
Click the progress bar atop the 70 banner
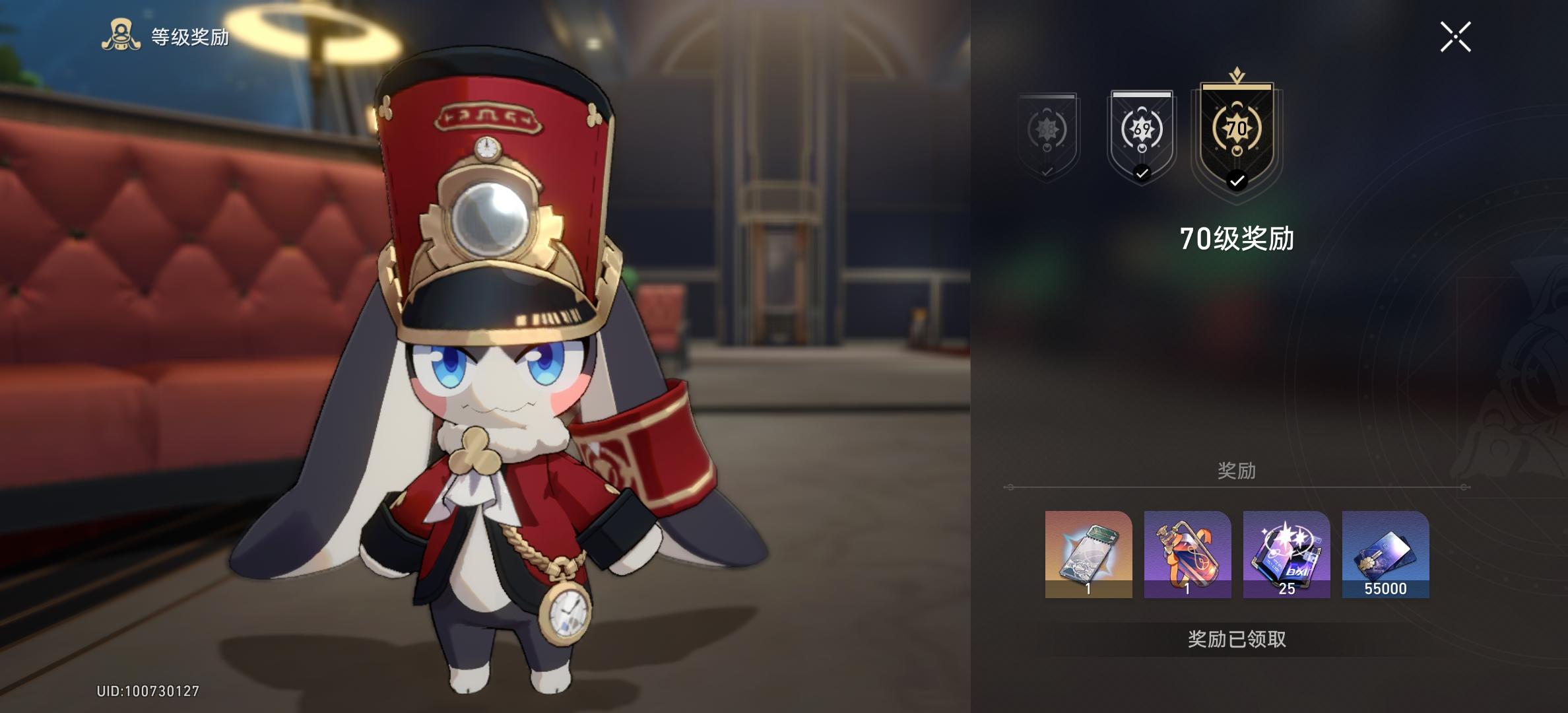[x=1239, y=88]
